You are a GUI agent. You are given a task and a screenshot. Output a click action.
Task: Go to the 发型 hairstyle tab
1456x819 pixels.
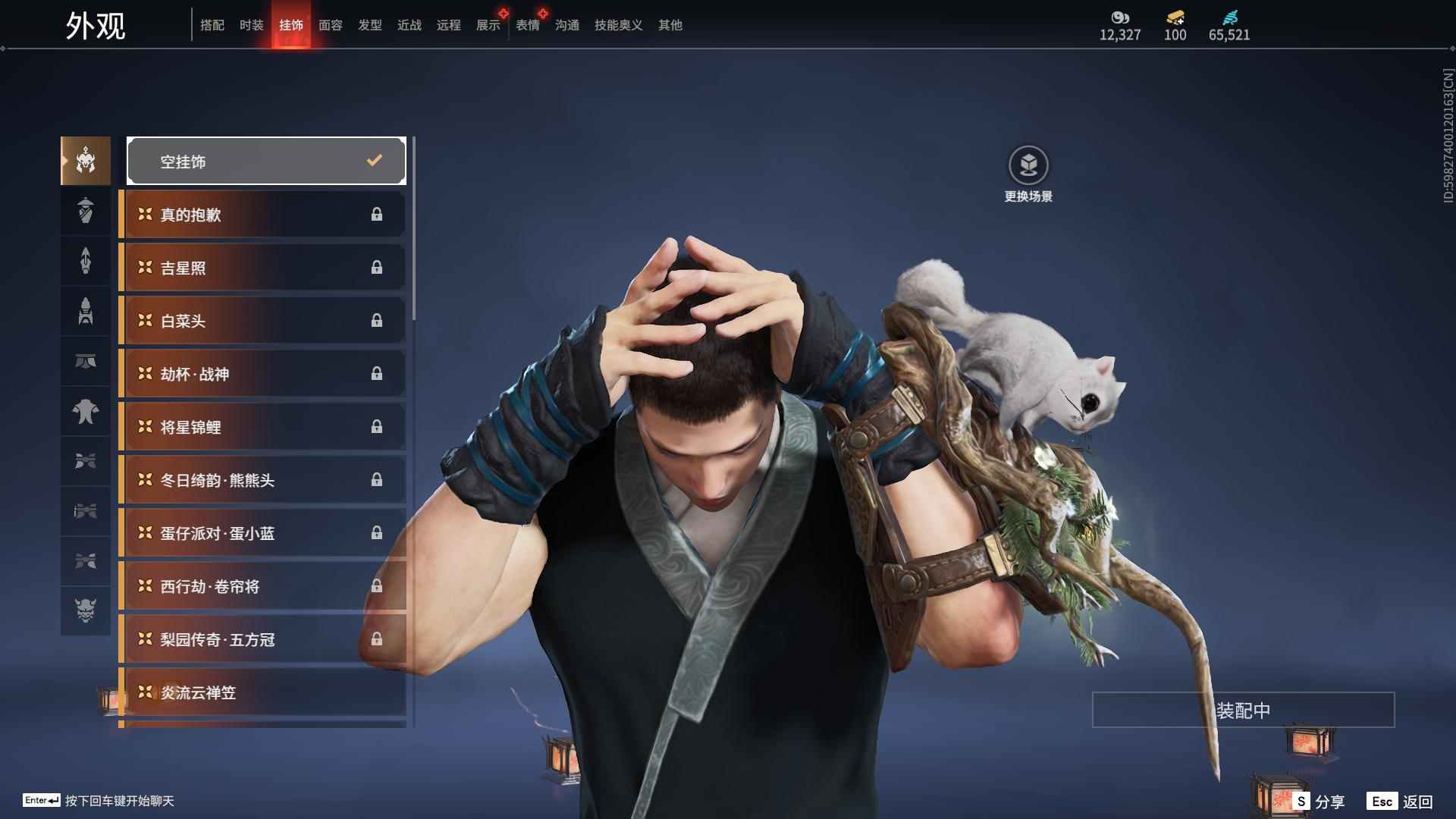(x=369, y=25)
